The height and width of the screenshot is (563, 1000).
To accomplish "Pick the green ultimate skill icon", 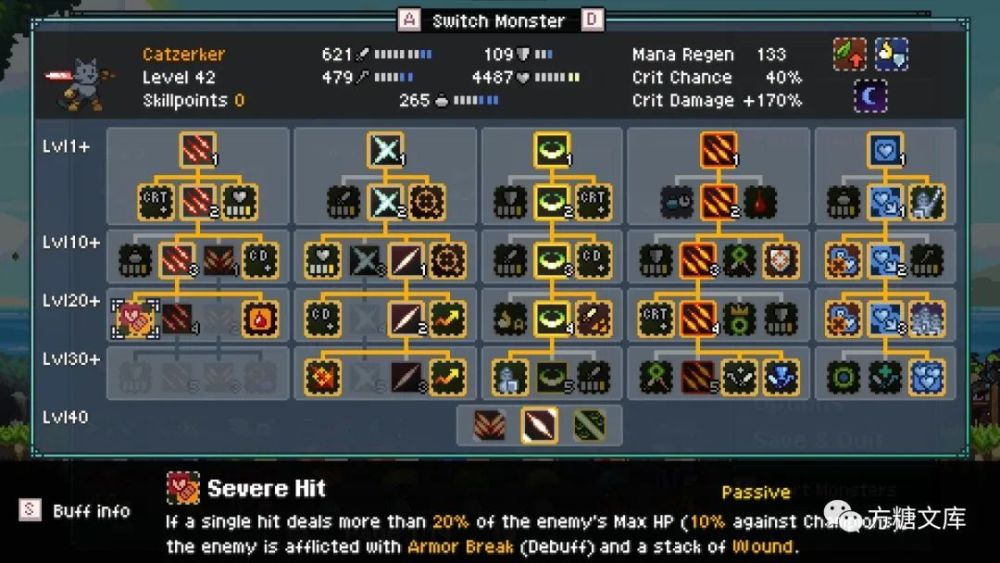I will pos(589,426).
